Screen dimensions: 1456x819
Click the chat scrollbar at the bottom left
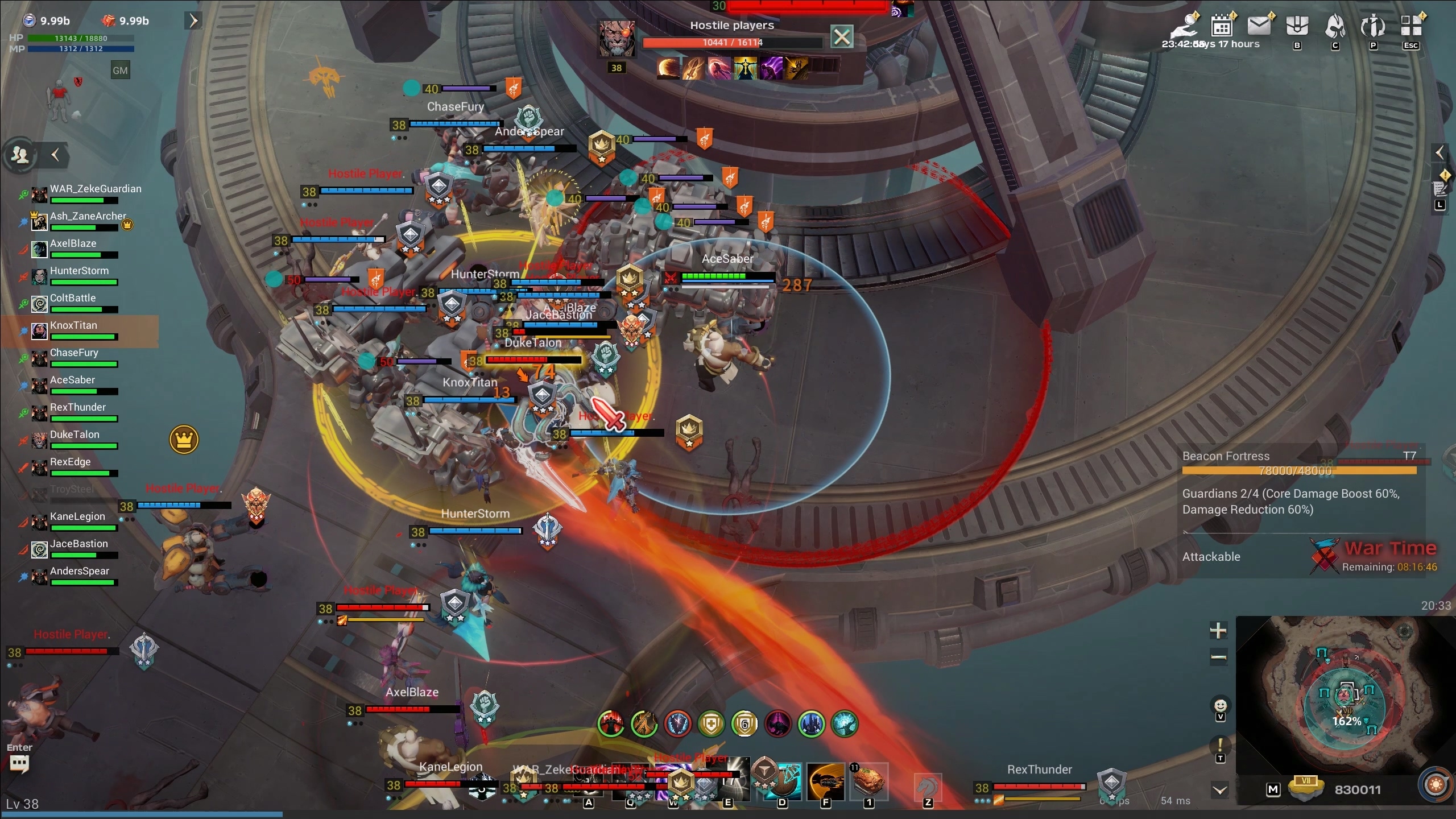(142, 814)
